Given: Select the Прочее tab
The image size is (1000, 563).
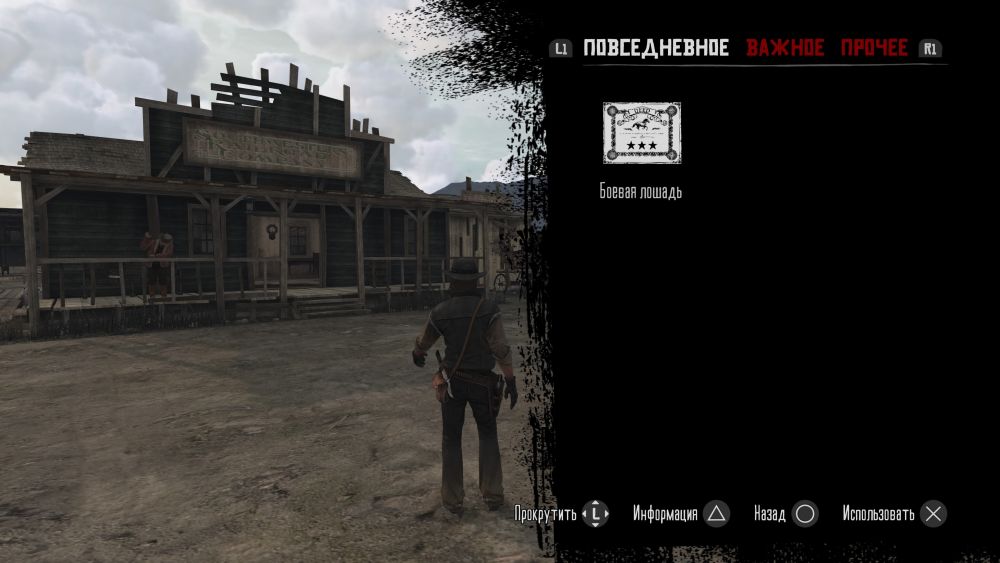Looking at the screenshot, I should point(874,48).
